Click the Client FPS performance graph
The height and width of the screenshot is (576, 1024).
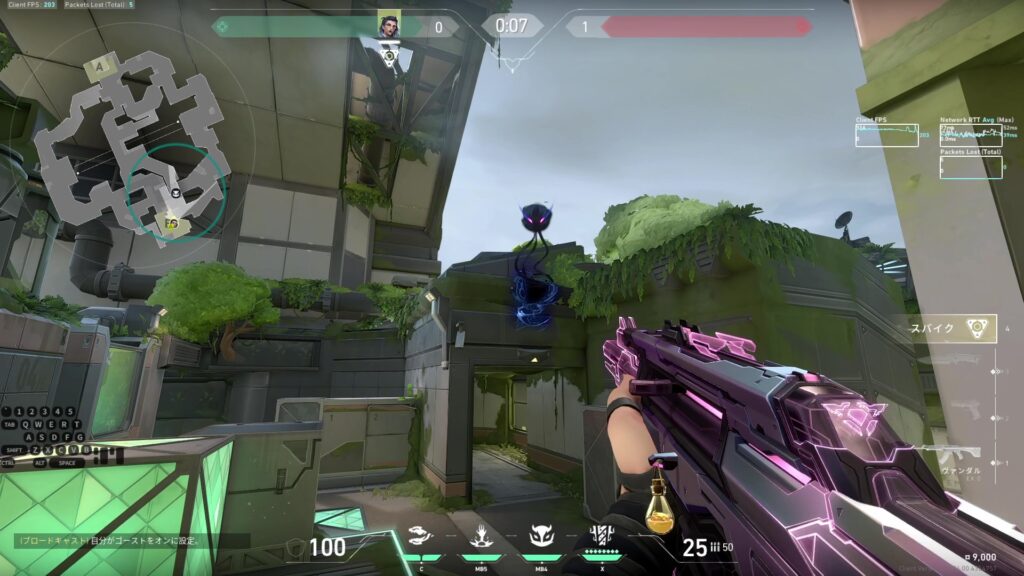coord(886,134)
